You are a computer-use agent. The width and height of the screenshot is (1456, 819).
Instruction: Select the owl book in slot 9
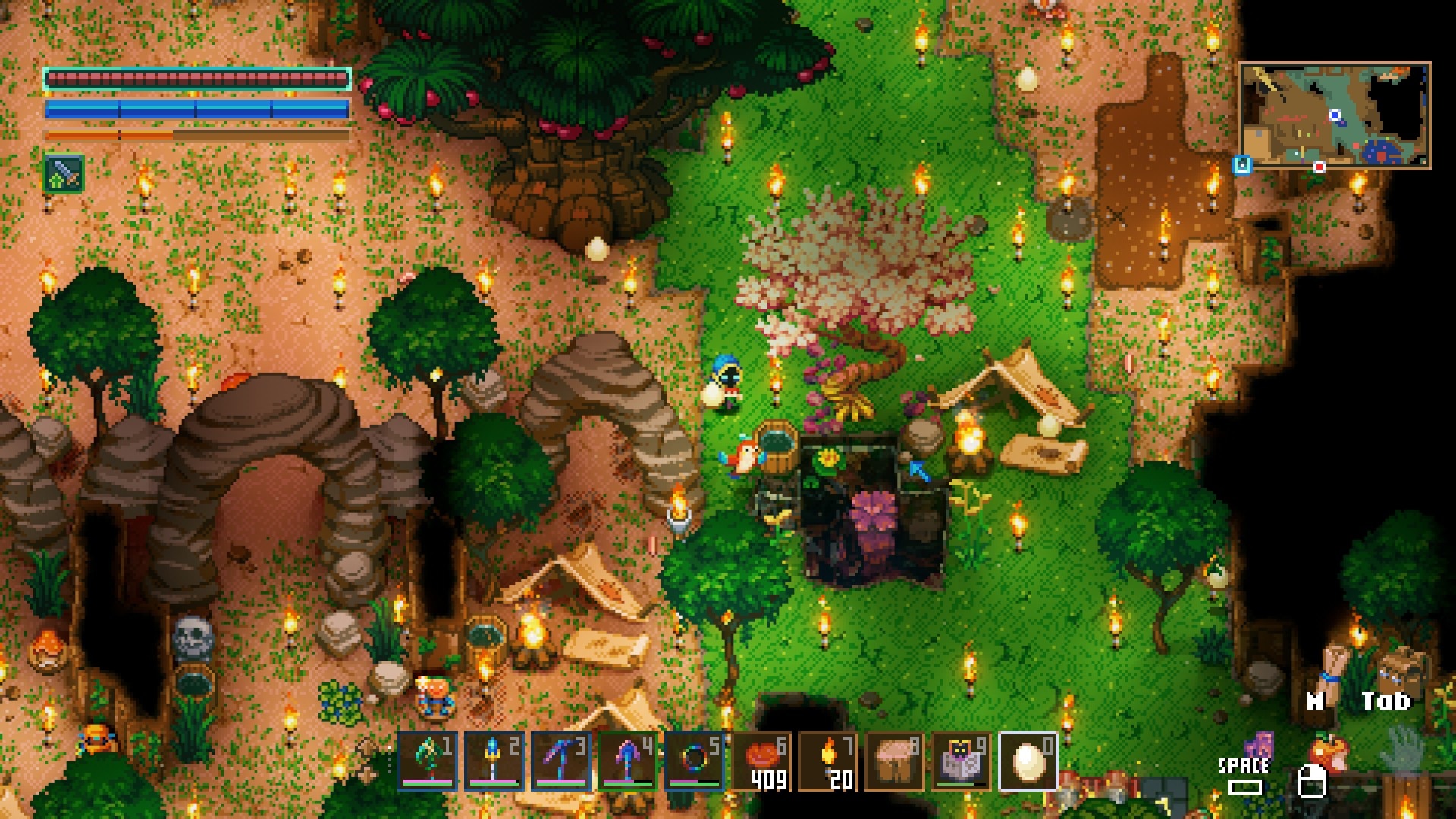(962, 761)
